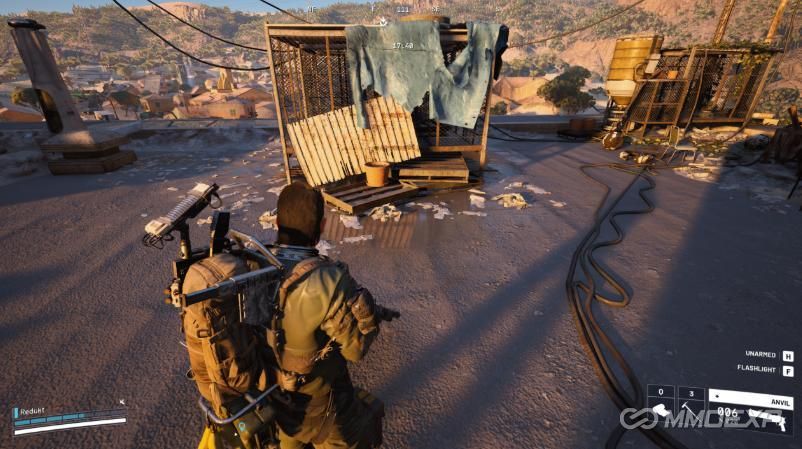Click the Reduht player name tag

pyautogui.click(x=34, y=410)
